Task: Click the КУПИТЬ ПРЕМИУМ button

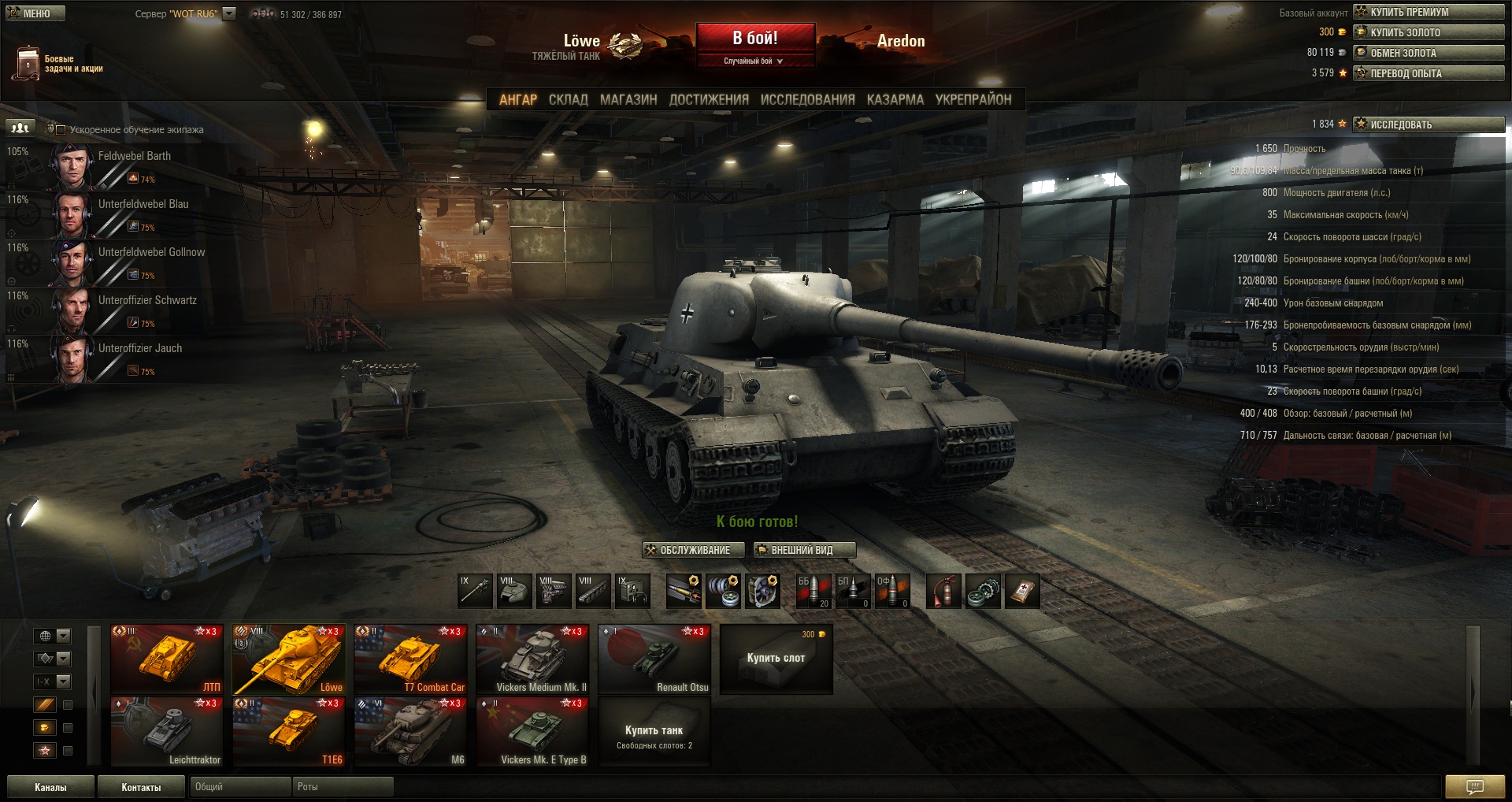Action: 1429,12
